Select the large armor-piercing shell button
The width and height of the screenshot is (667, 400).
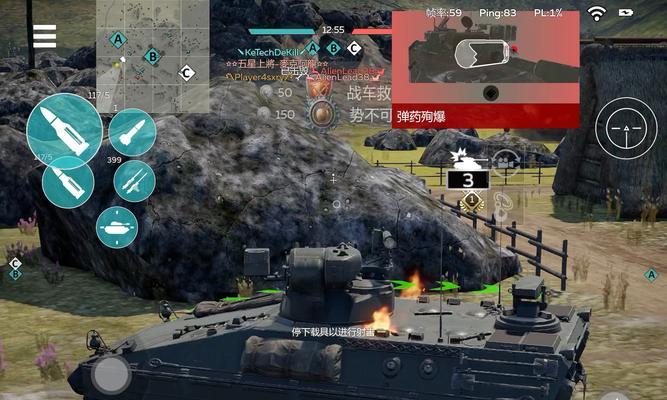(63, 129)
